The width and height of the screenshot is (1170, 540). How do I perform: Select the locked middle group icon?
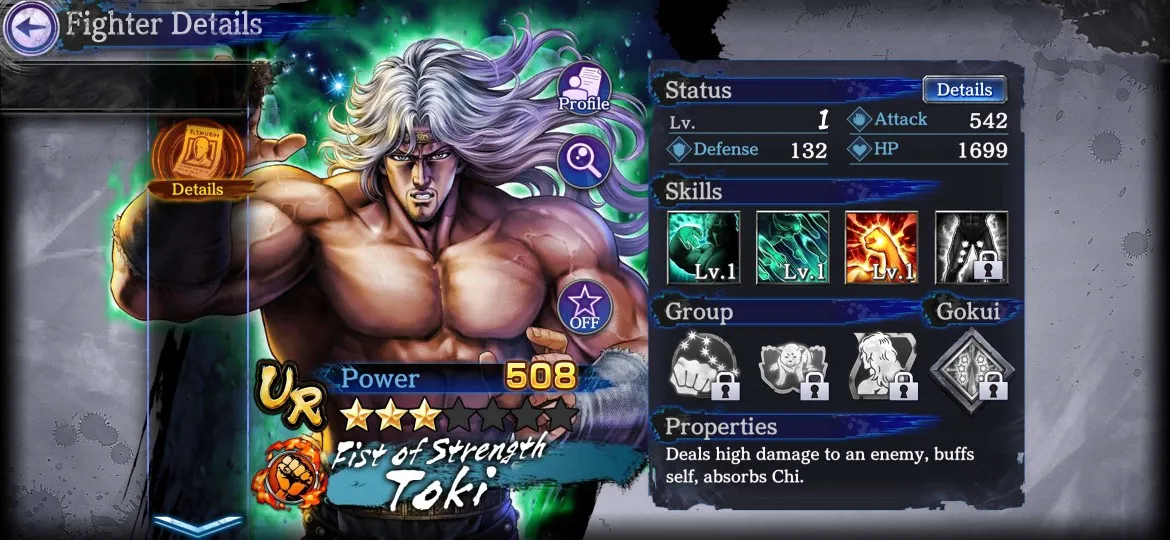click(792, 367)
